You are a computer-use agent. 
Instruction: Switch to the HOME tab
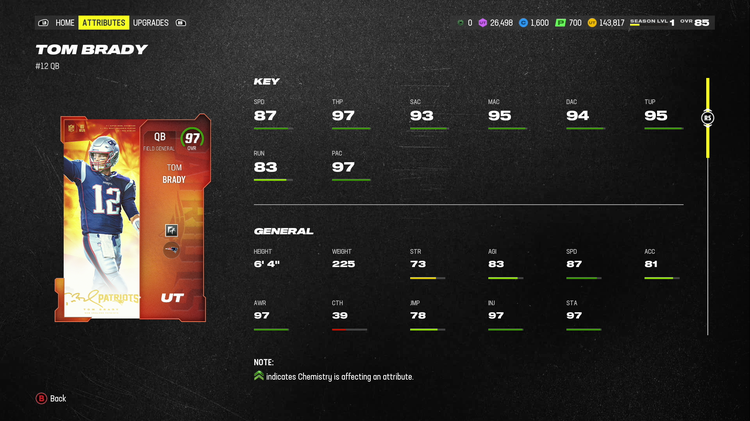(65, 22)
